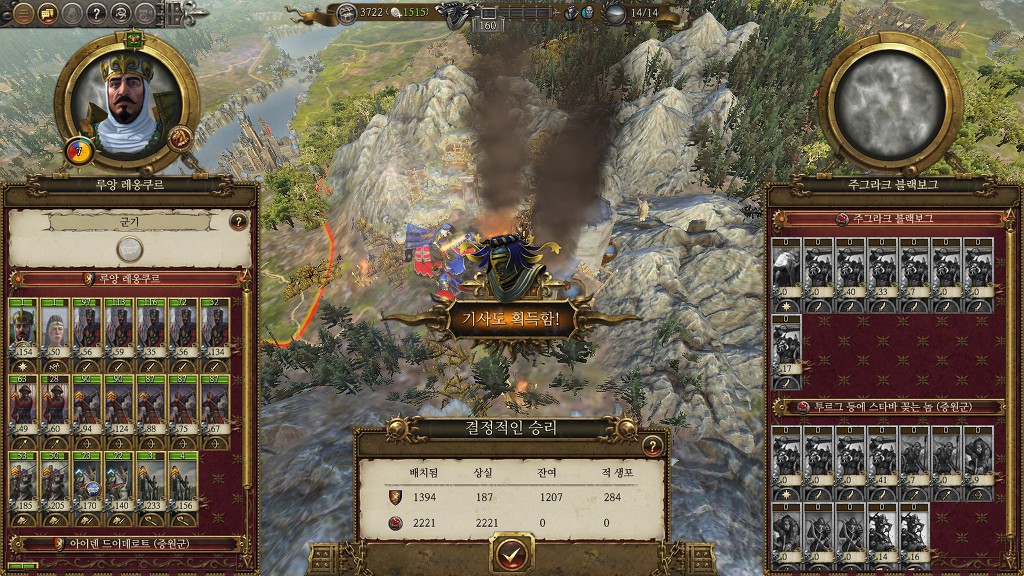This screenshot has width=1024, height=576.
Task: Confirm the battle result with the checkmark button
Action: point(512,553)
